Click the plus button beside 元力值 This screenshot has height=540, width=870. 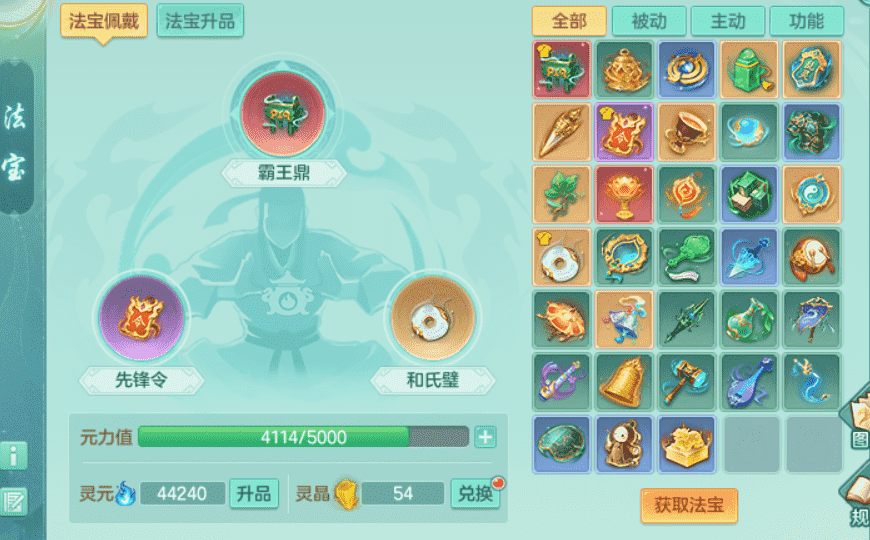click(x=485, y=437)
